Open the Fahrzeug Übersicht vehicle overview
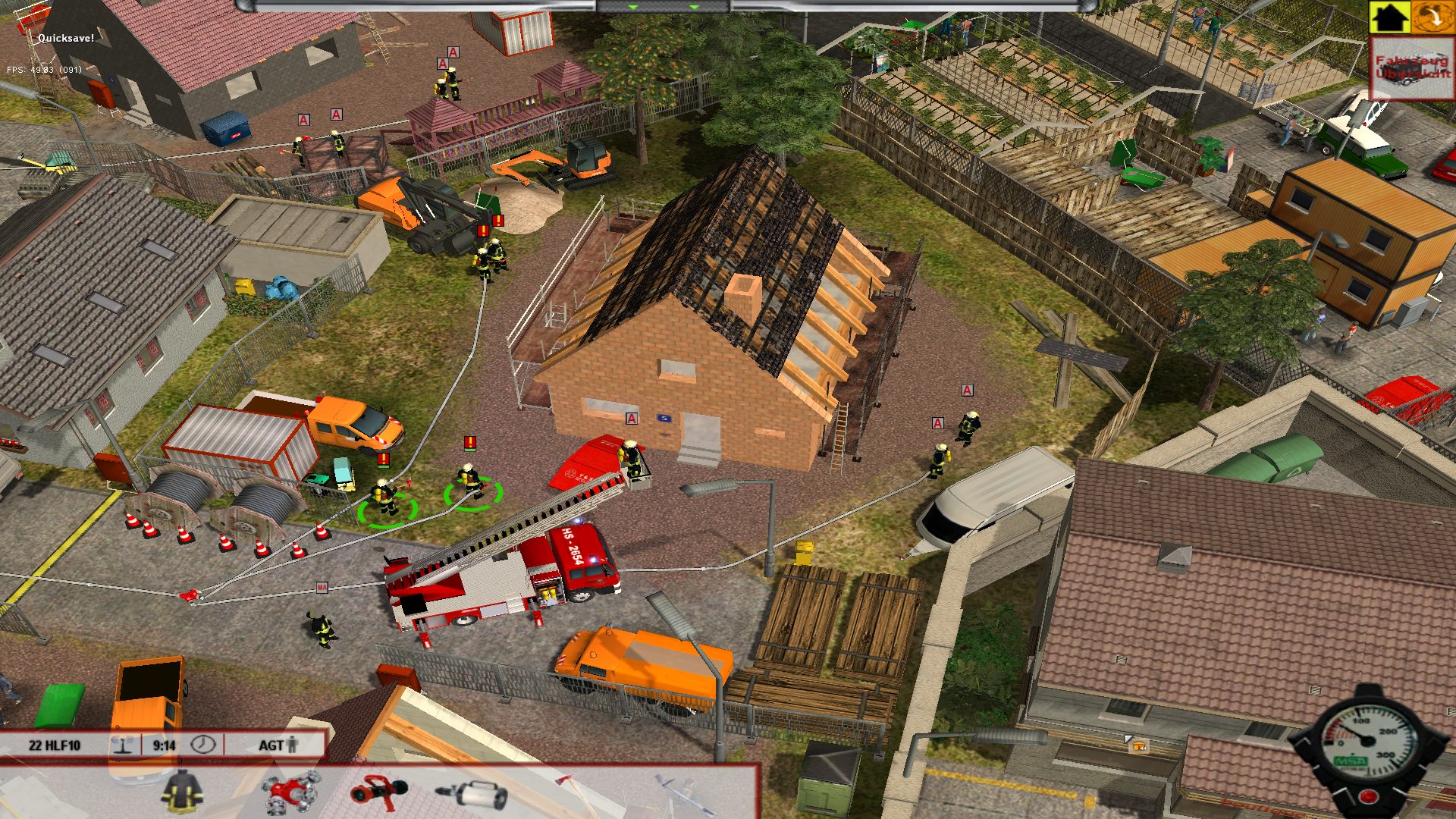This screenshot has height=819, width=1456. tap(1412, 68)
